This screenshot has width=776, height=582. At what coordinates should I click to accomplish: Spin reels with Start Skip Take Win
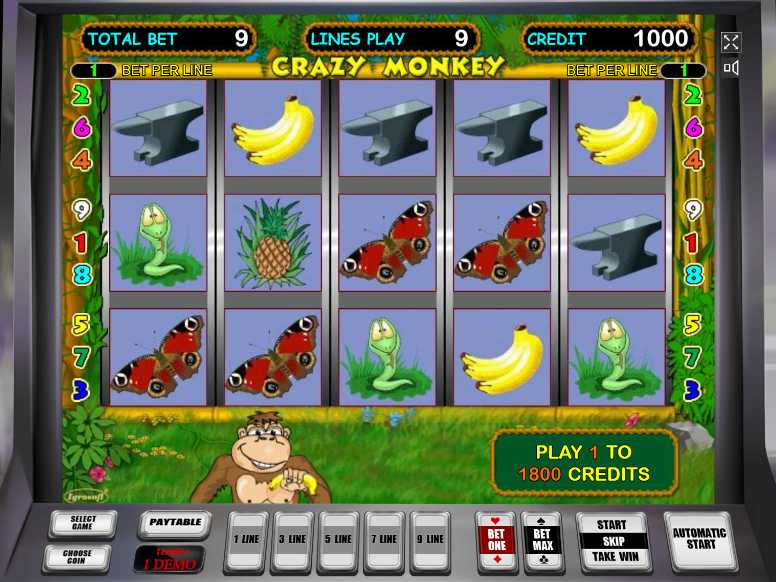[x=612, y=541]
